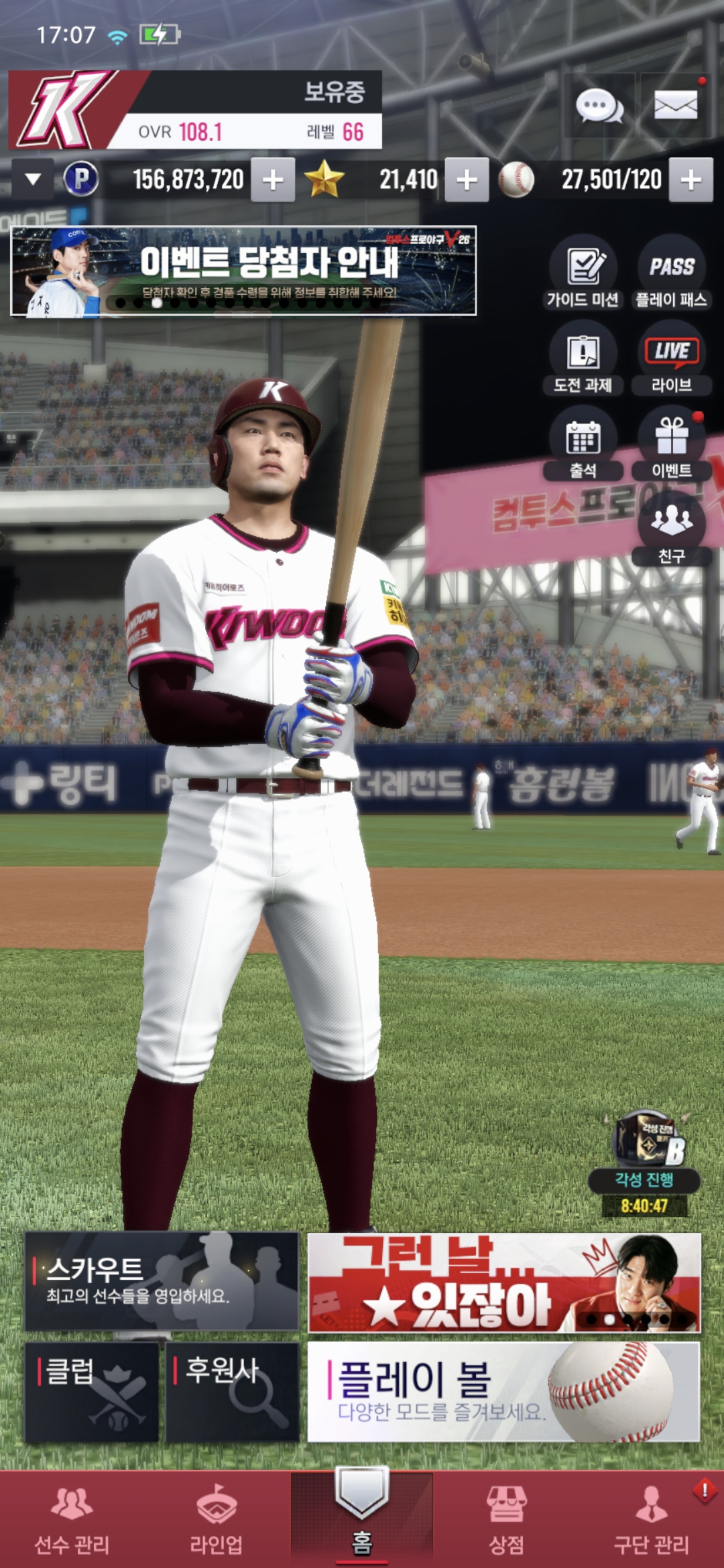Open the 플레이 패스 PASS menu
The image size is (724, 1568).
coord(671,272)
